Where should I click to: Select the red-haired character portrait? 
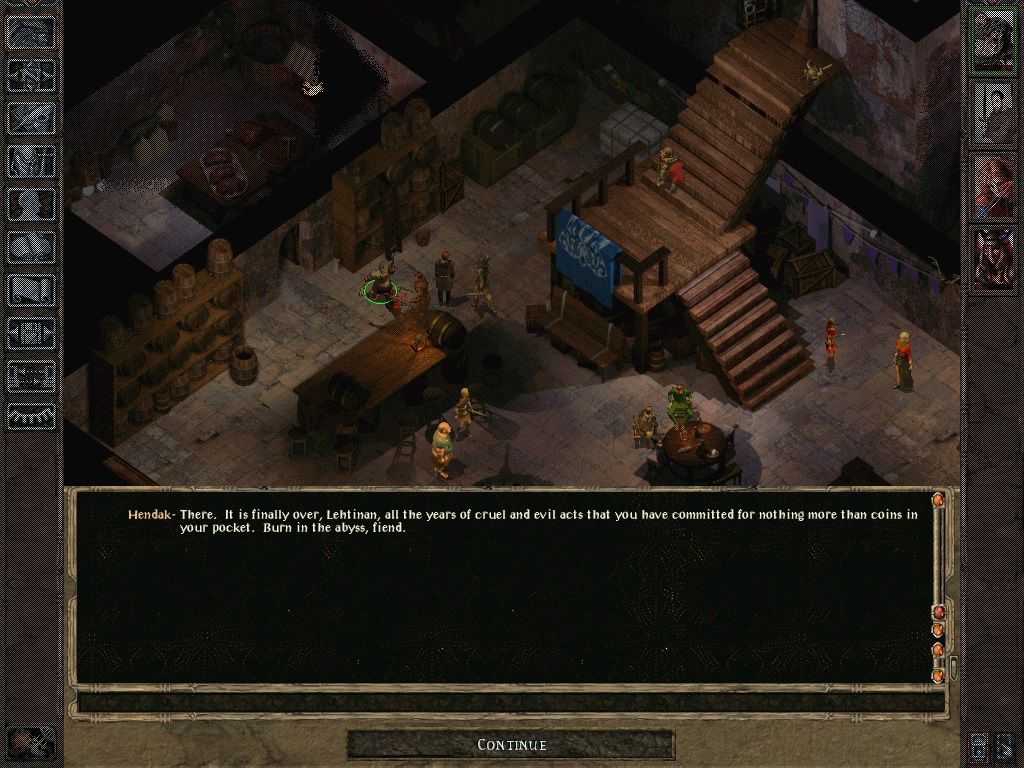point(992,185)
